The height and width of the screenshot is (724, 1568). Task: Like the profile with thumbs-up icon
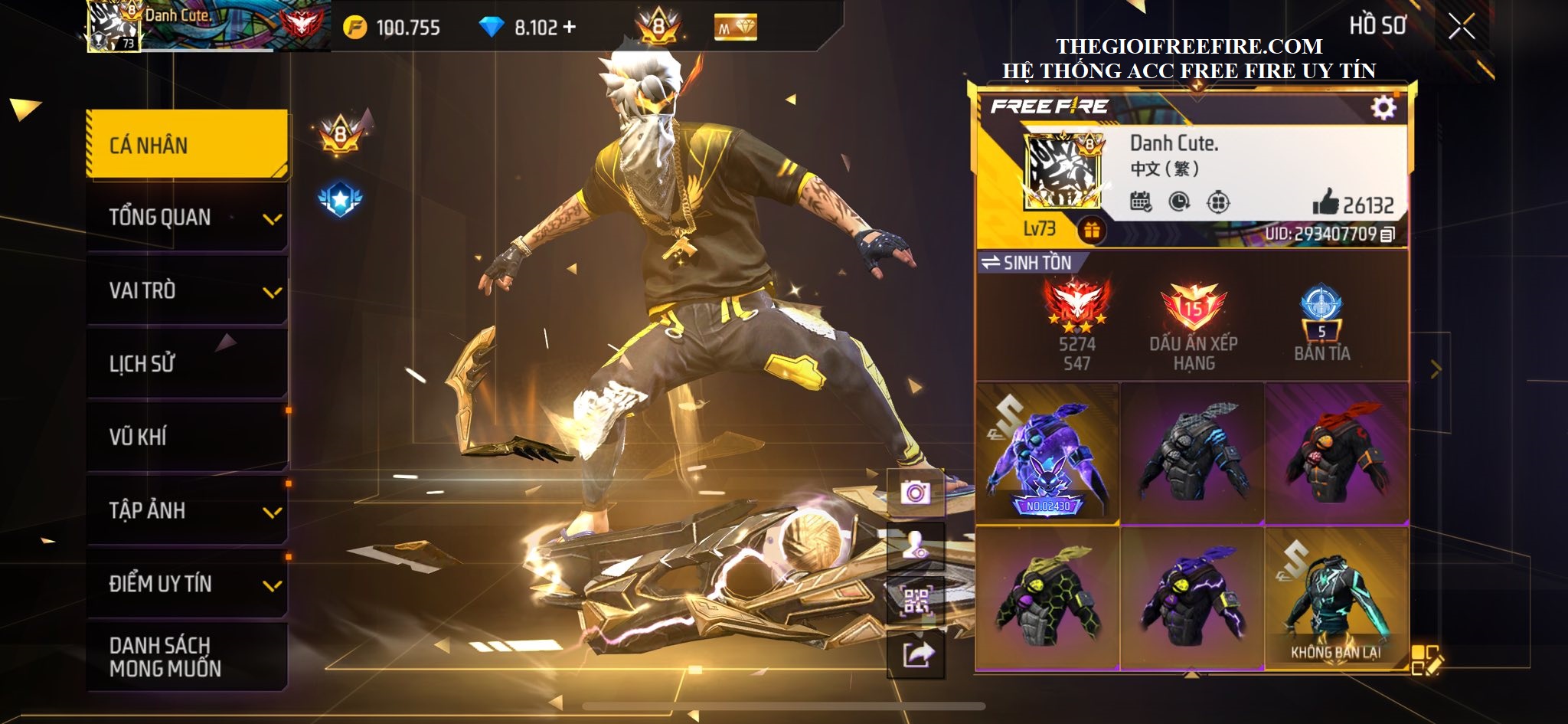point(1326,203)
